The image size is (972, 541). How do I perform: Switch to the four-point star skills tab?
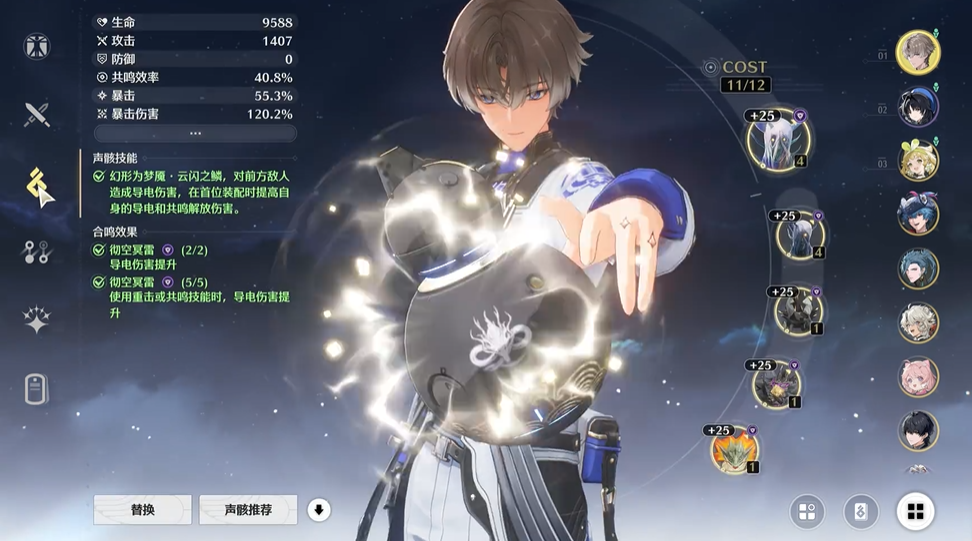point(37,320)
